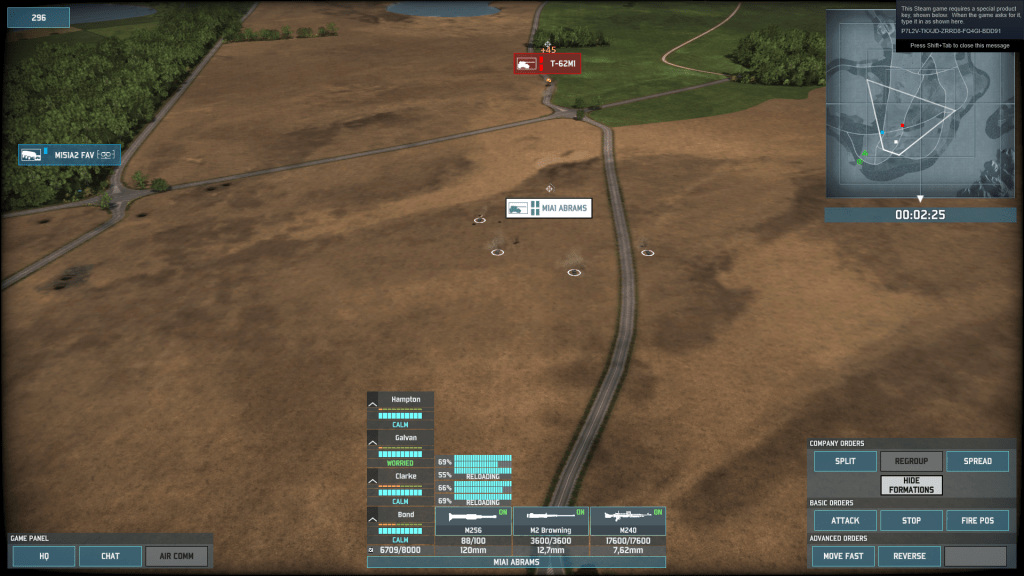This screenshot has height=576, width=1024.
Task: Give the Attack order
Action: click(844, 521)
